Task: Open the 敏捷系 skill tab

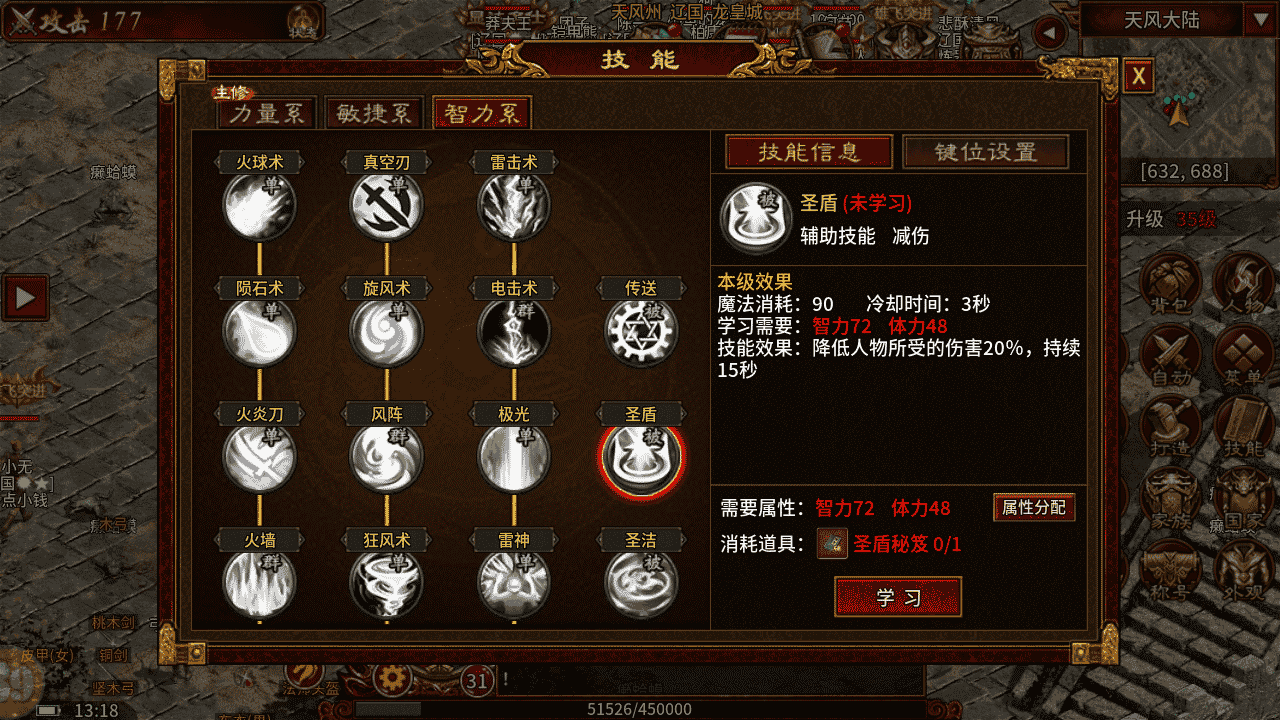Action: coord(374,113)
